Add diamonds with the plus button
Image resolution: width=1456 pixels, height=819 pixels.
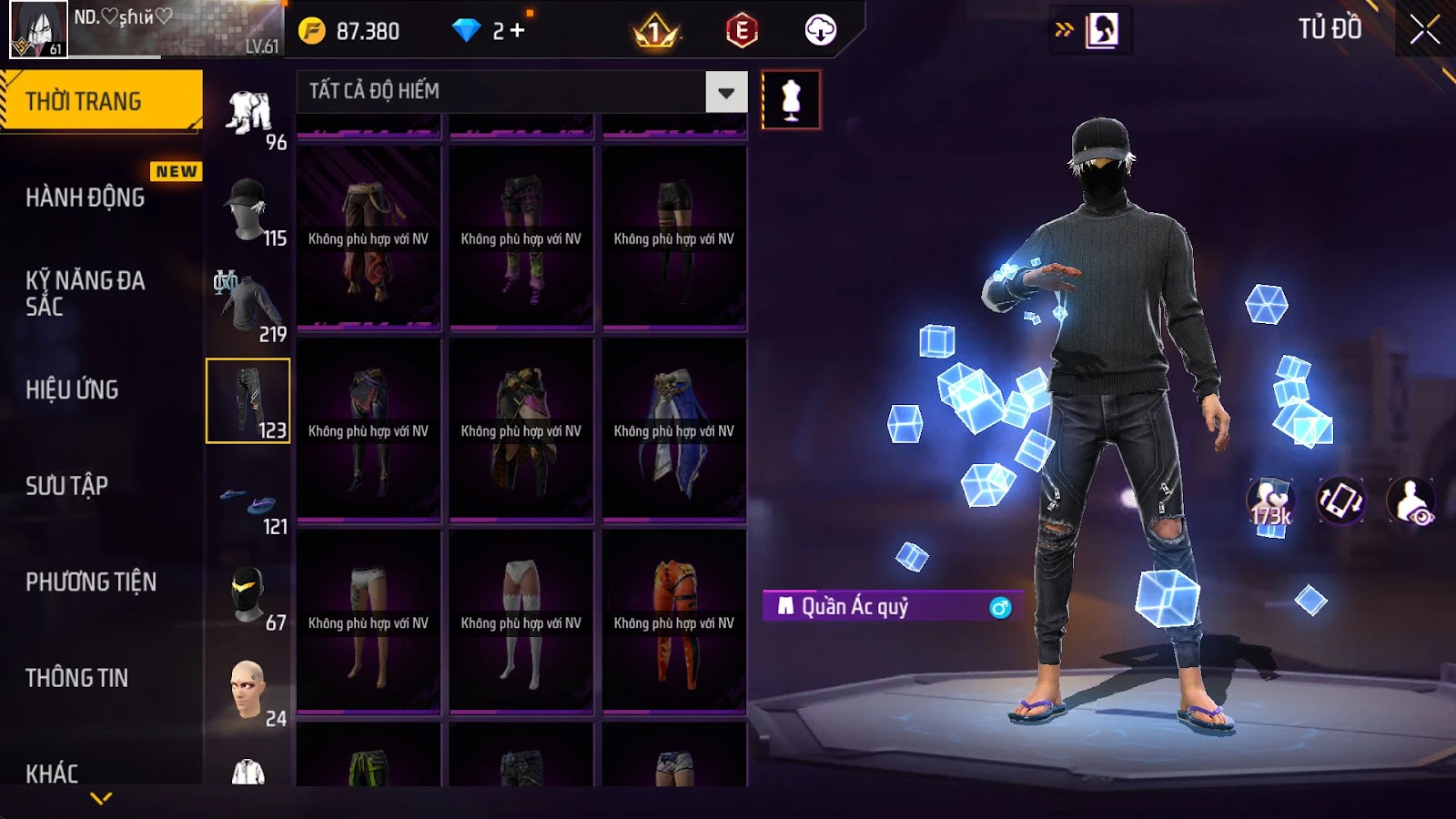(517, 31)
